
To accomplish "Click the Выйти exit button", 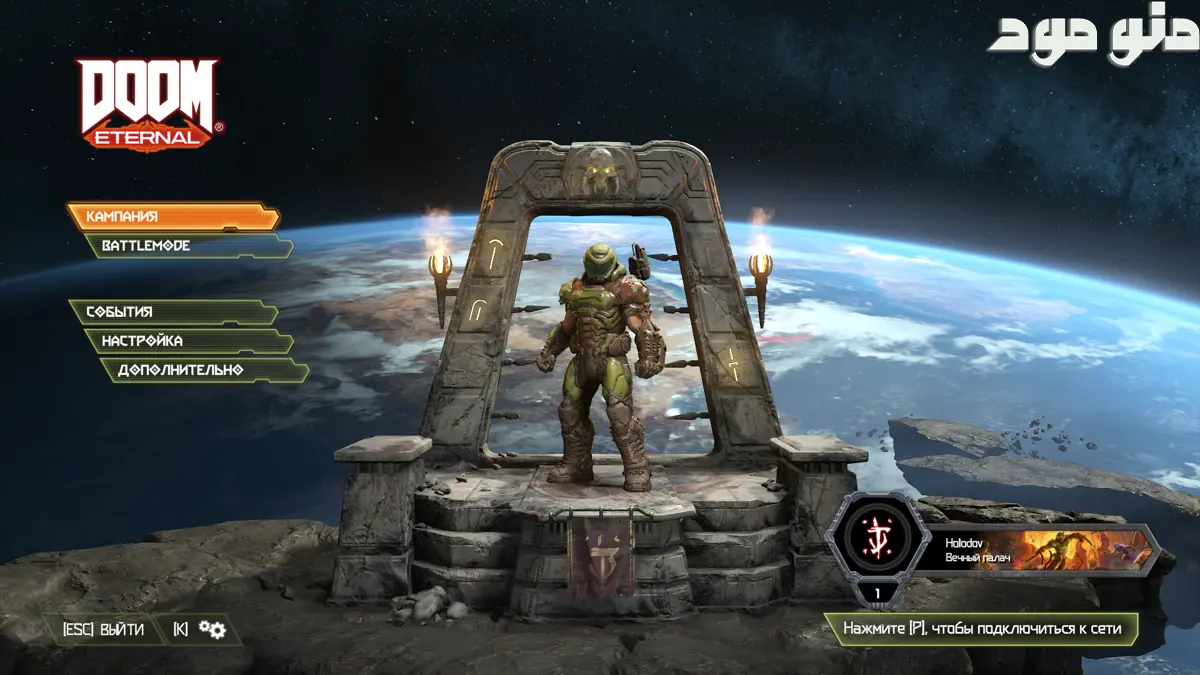I will (x=104, y=629).
